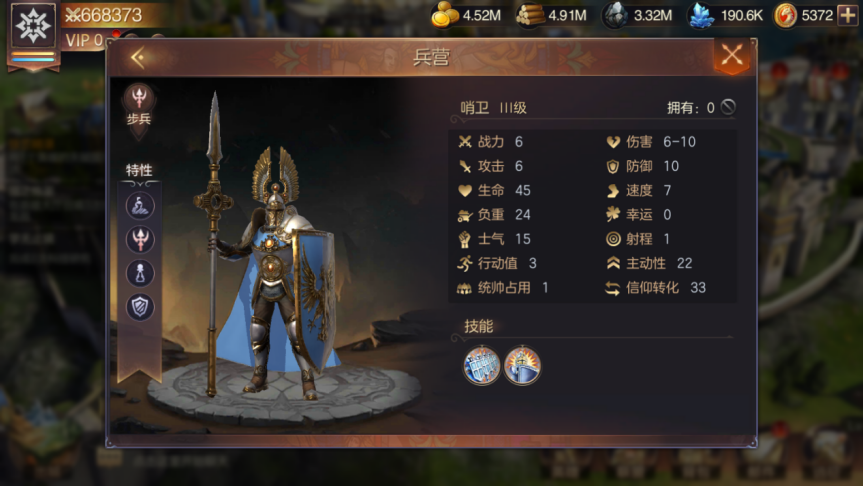Inspect the shield wall skill icon
This screenshot has width=863, height=486.
pos(482,365)
